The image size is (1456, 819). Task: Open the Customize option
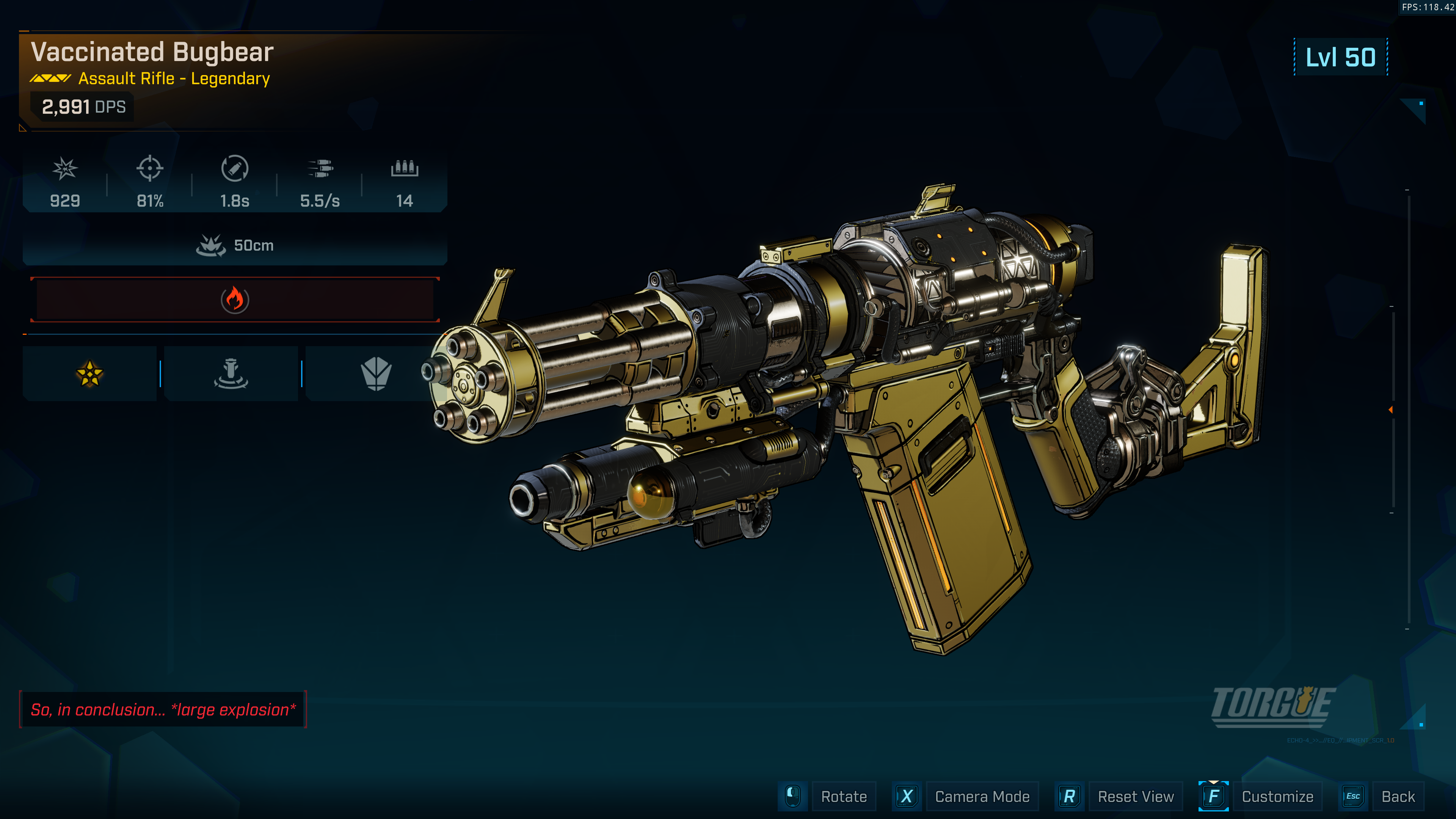pyautogui.click(x=1277, y=796)
